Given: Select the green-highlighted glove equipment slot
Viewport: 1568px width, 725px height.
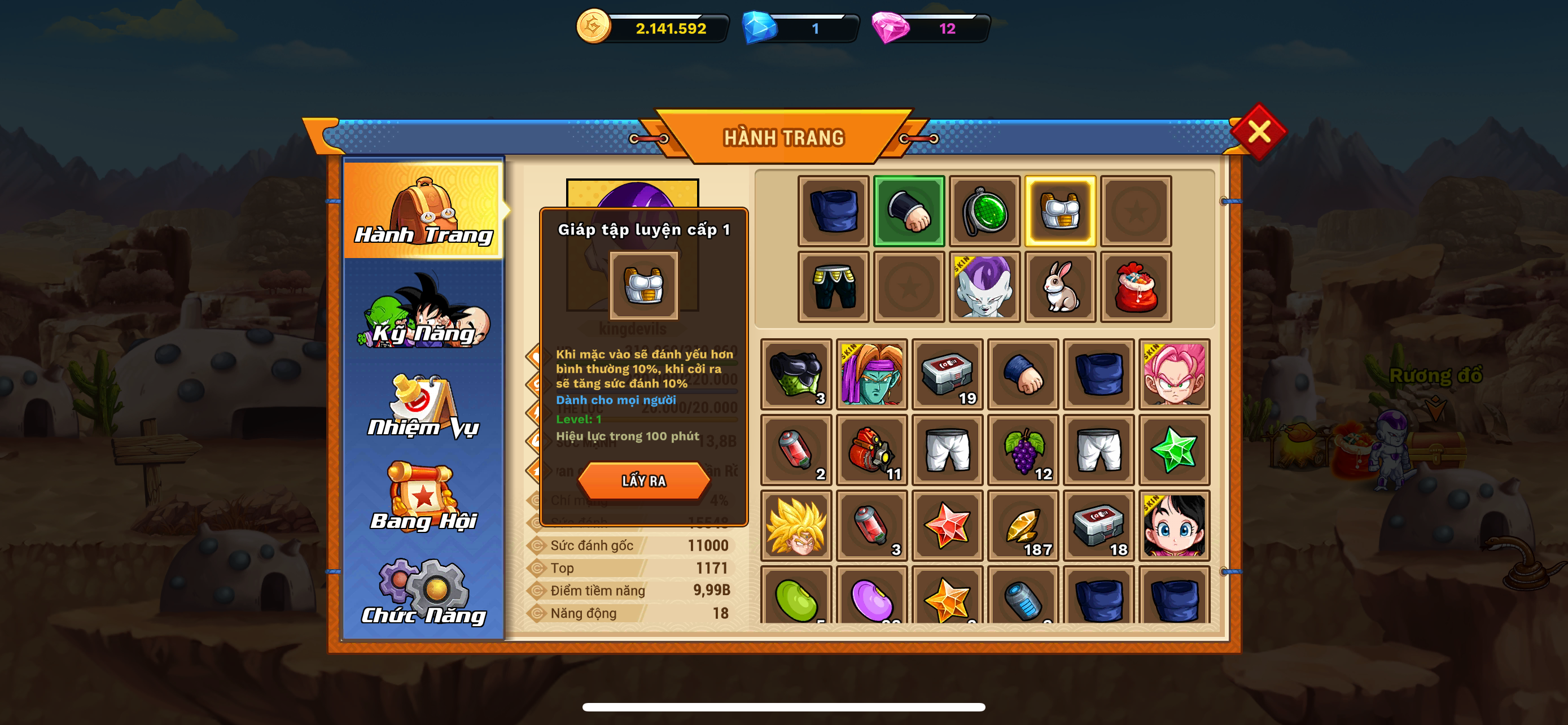Looking at the screenshot, I should [x=909, y=211].
